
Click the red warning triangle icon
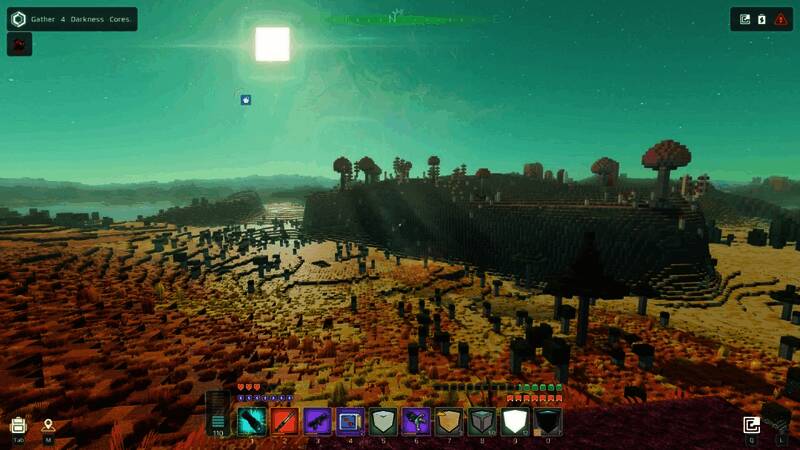(x=780, y=19)
